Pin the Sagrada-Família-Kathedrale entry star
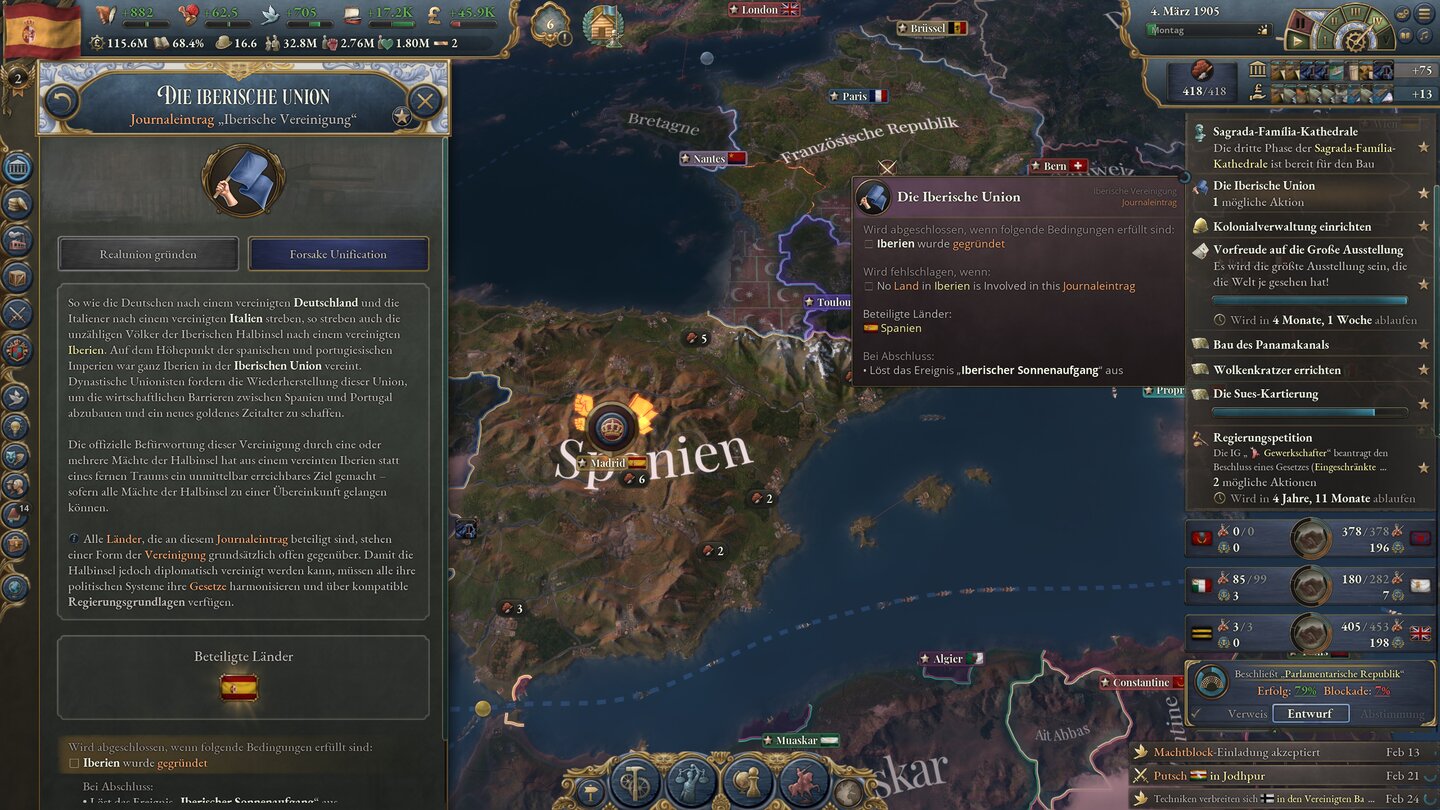 [x=1423, y=146]
